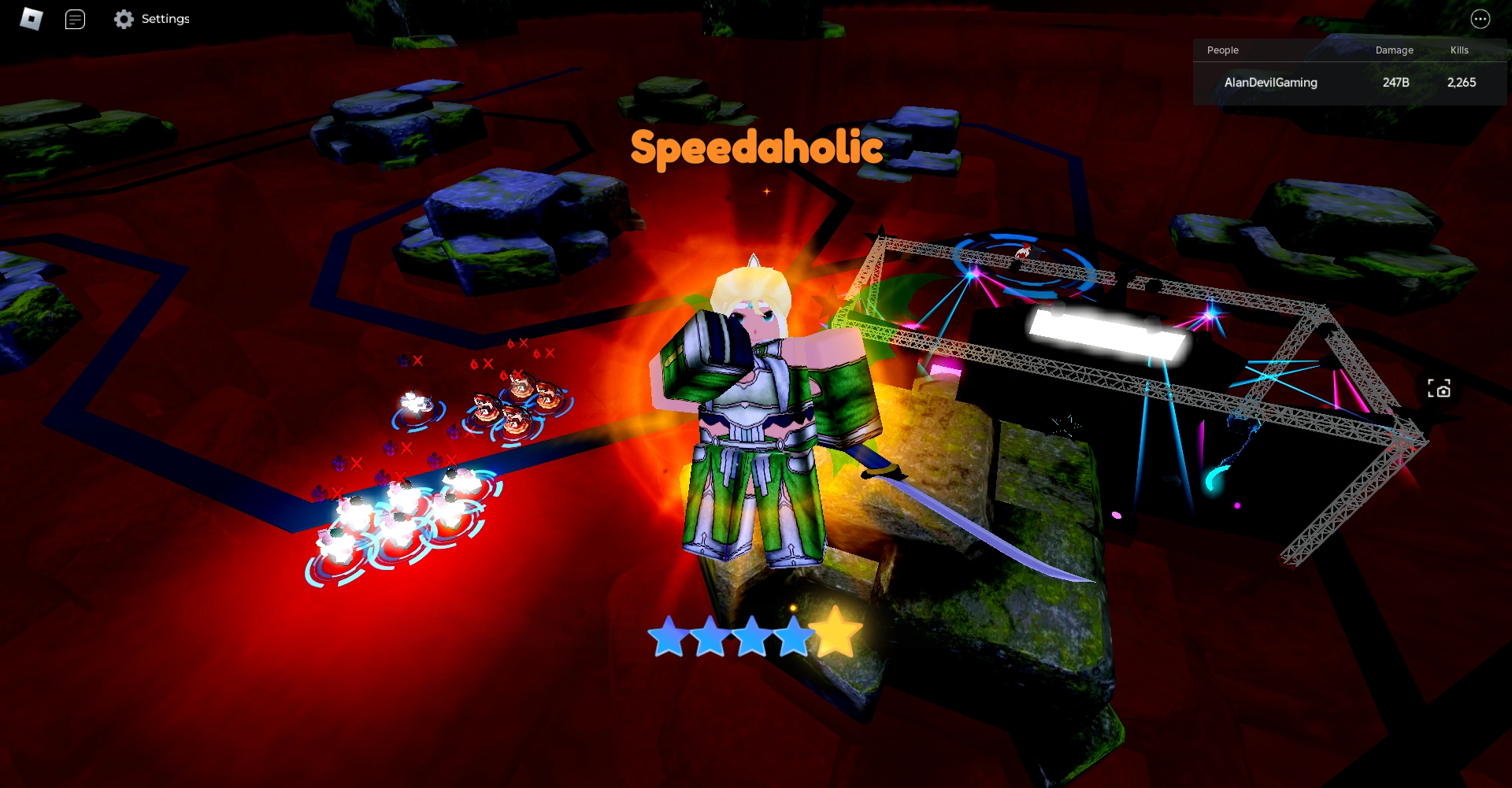
Task: Open the in-game chat panel
Action: tap(76, 19)
